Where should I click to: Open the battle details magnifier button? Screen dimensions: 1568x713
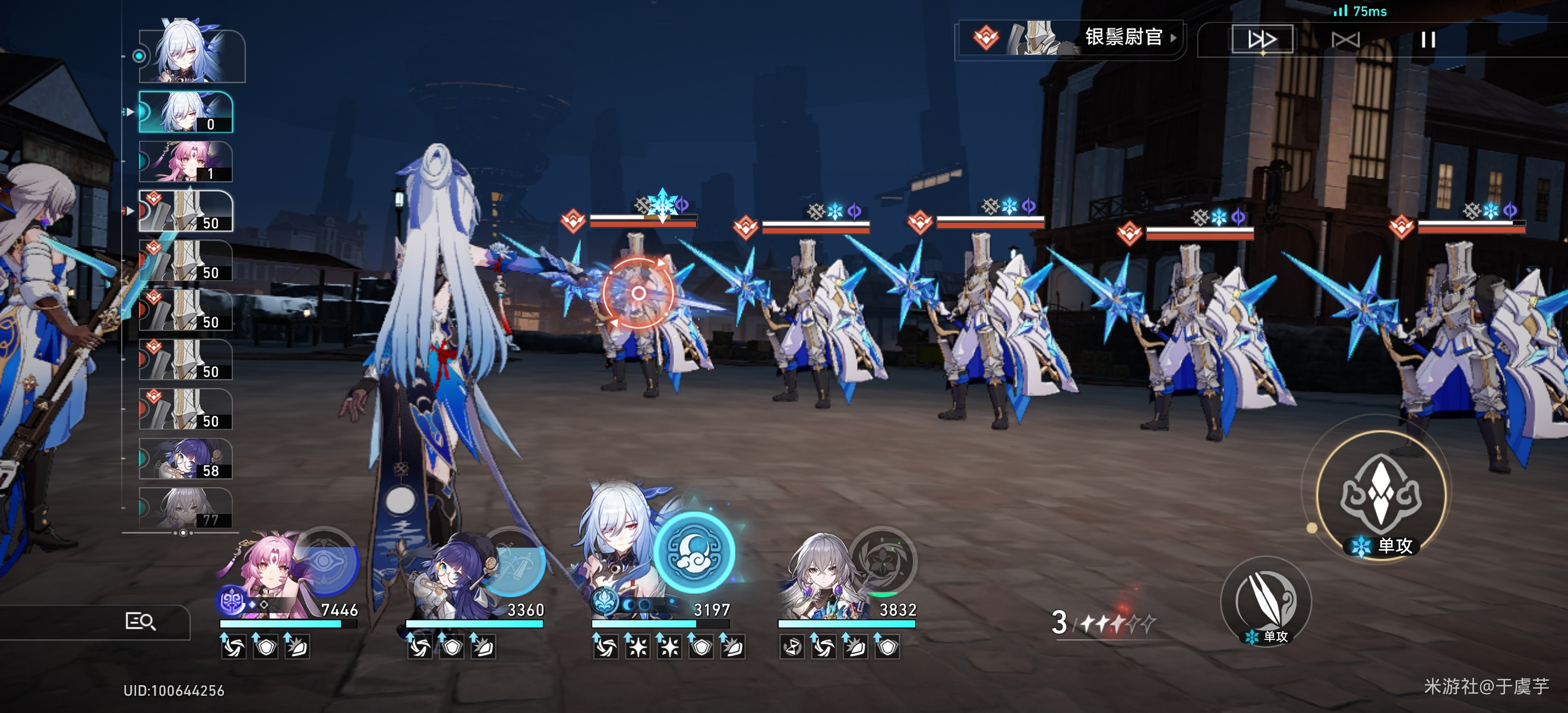point(140,621)
